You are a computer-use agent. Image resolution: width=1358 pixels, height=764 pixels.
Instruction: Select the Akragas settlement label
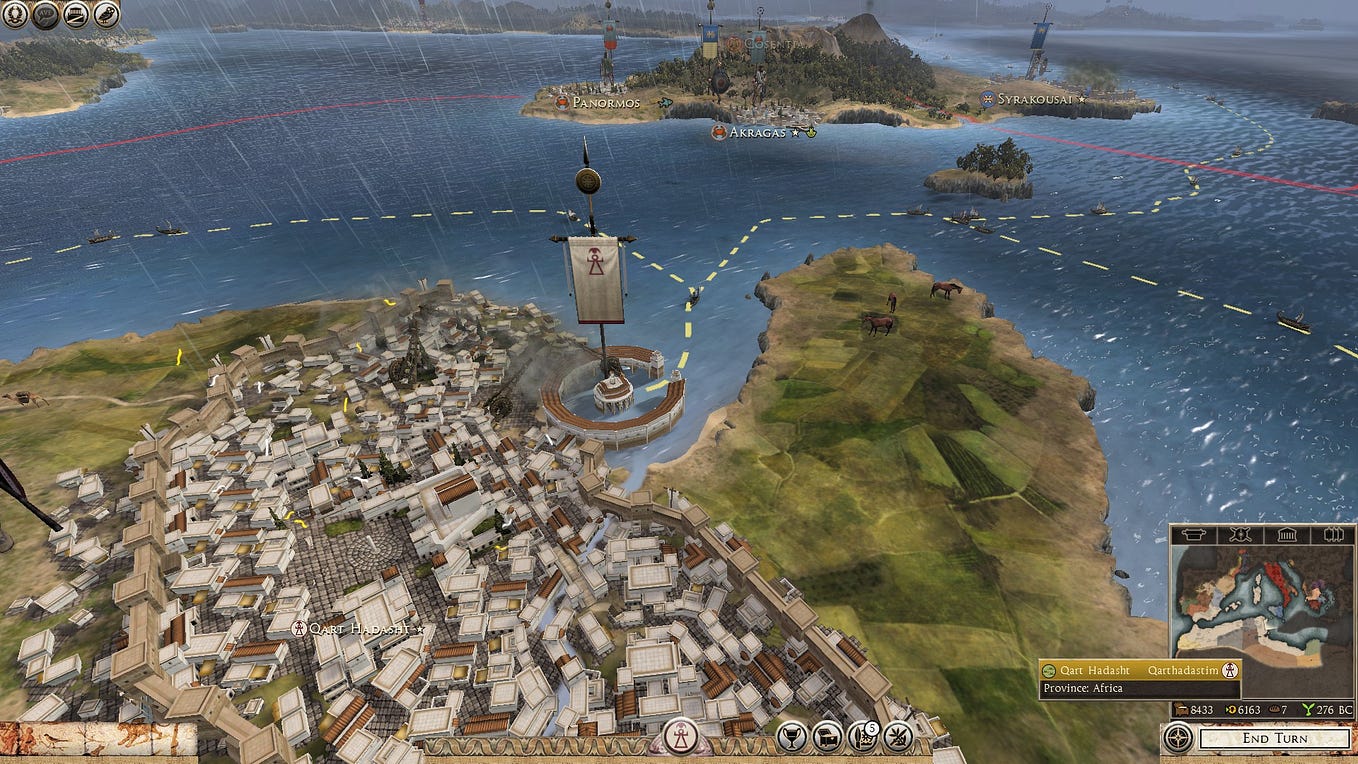click(x=755, y=132)
